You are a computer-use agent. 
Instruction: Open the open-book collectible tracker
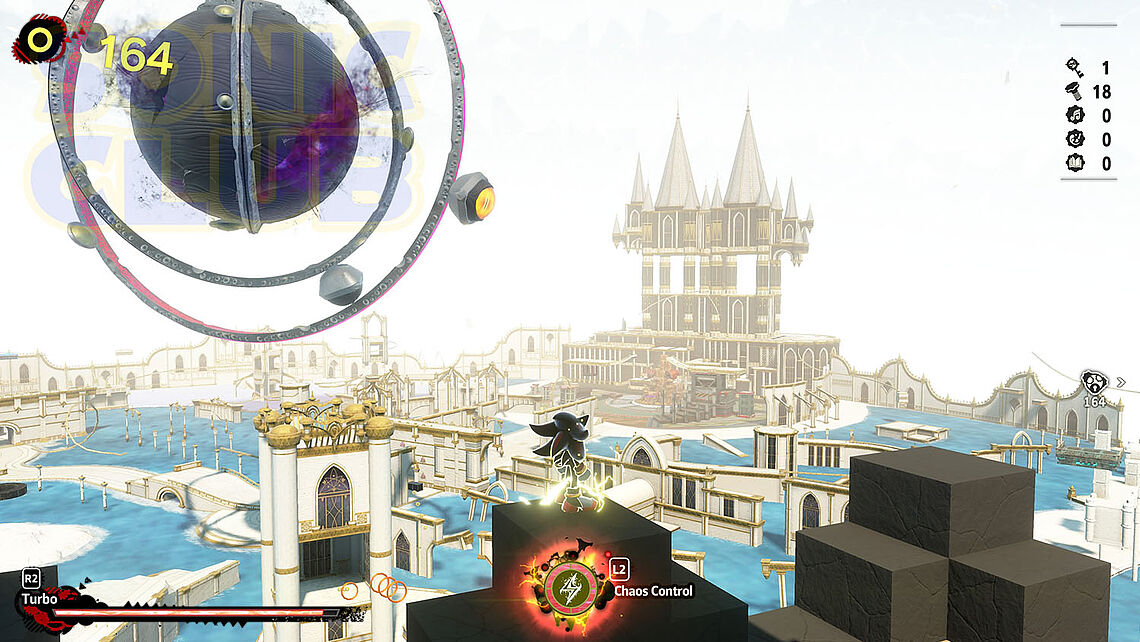[x=1076, y=164]
